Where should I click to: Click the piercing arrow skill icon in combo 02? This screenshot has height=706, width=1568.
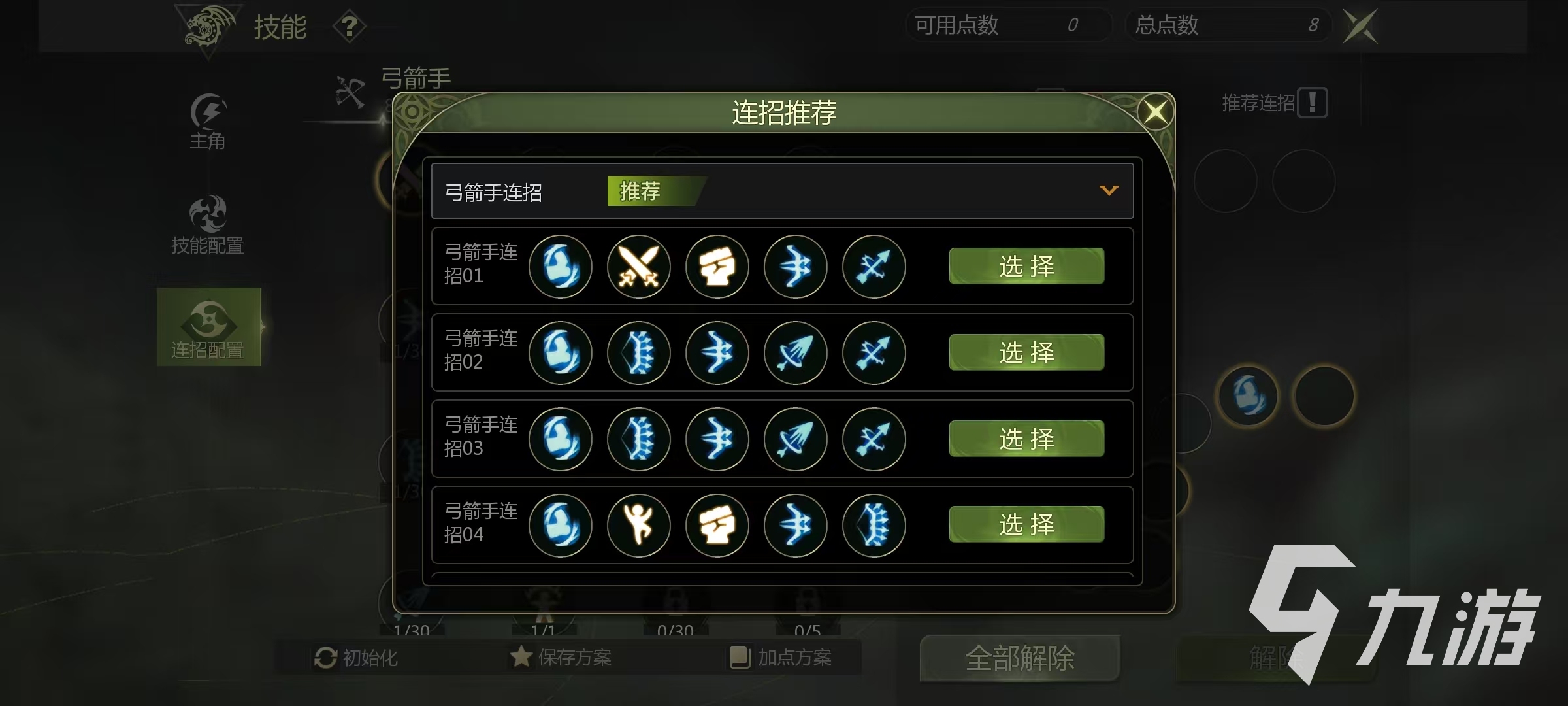tap(796, 353)
